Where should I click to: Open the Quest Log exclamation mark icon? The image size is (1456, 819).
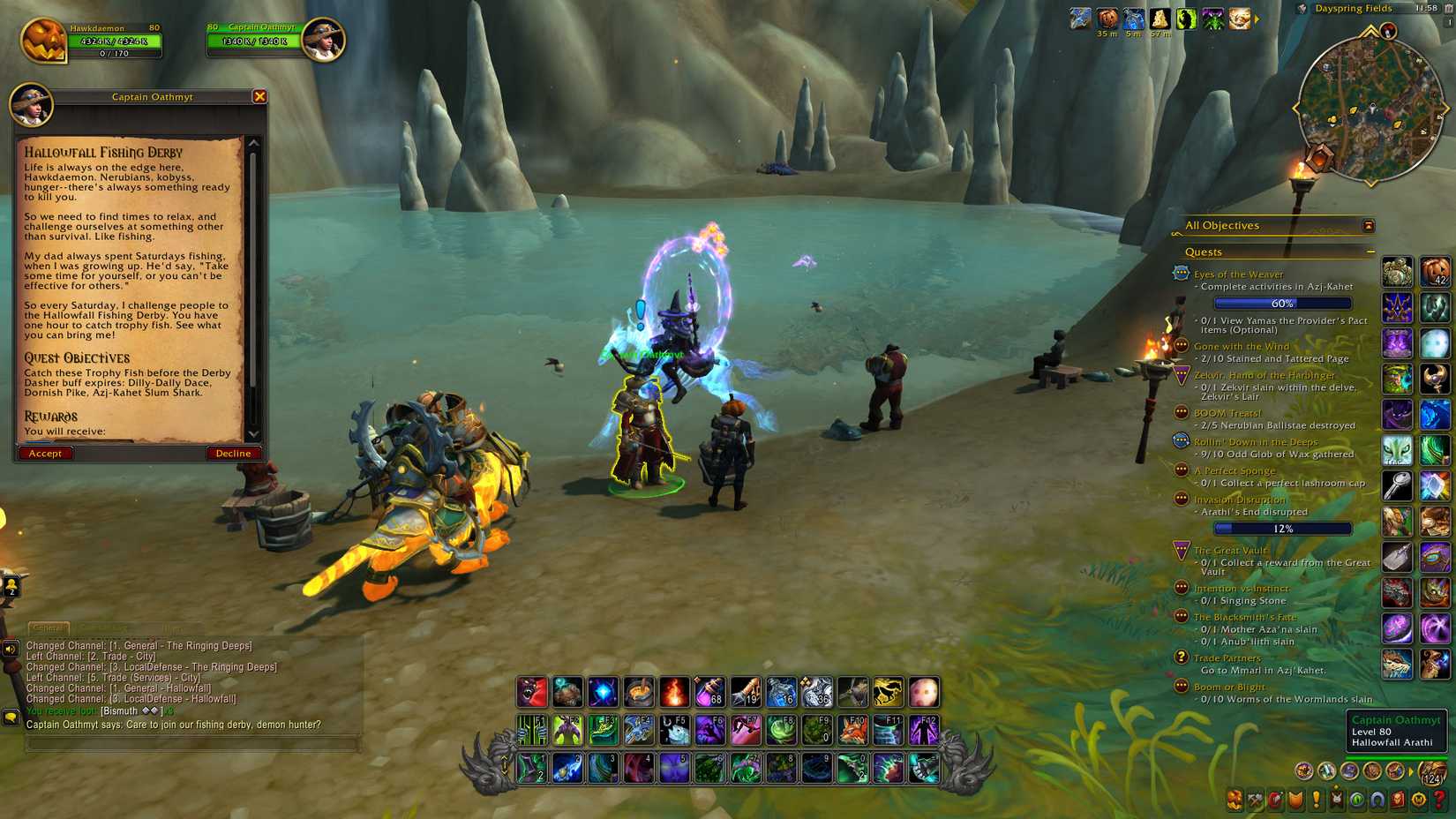pyautogui.click(x=1316, y=802)
